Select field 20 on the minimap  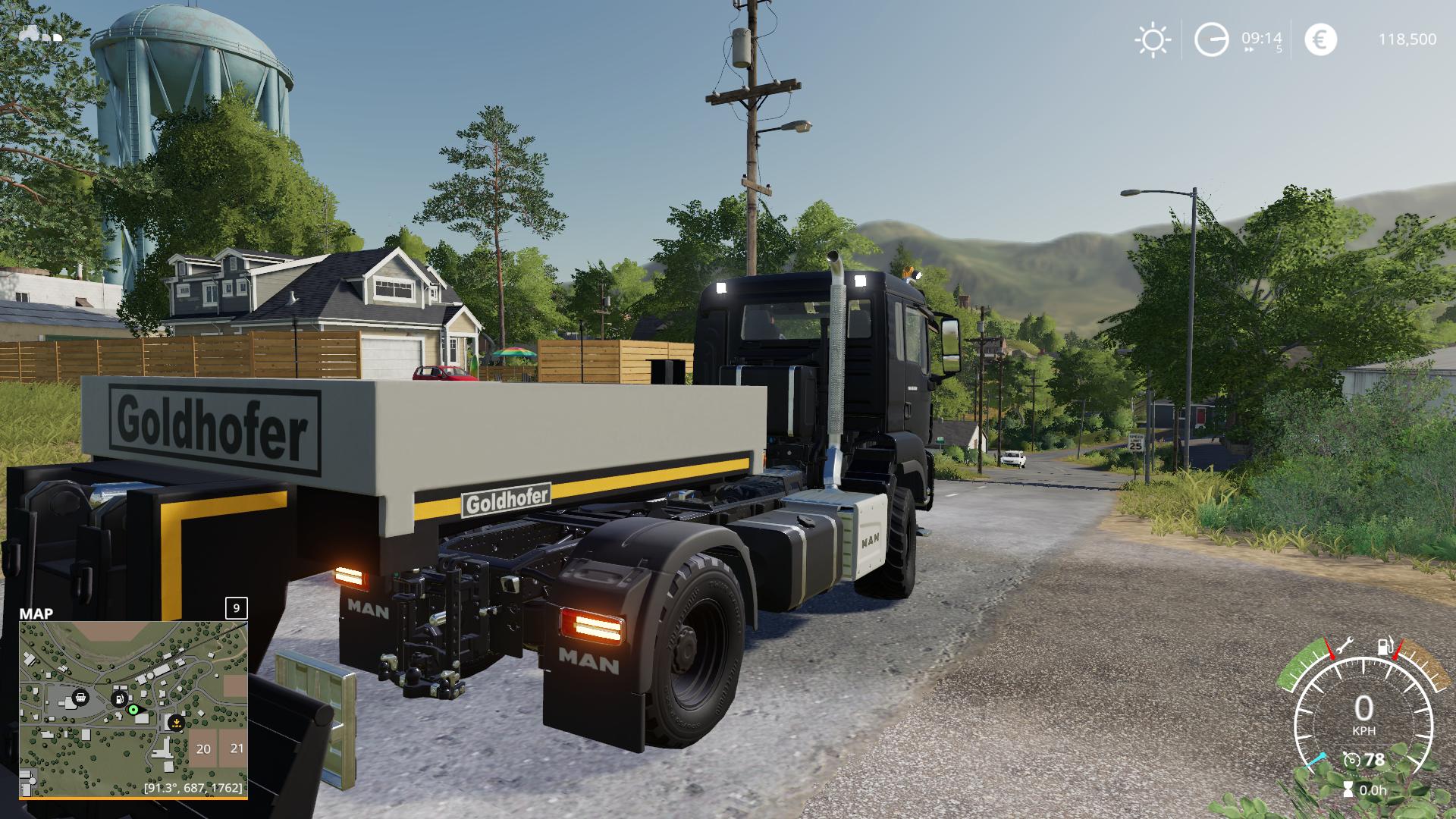coord(203,748)
